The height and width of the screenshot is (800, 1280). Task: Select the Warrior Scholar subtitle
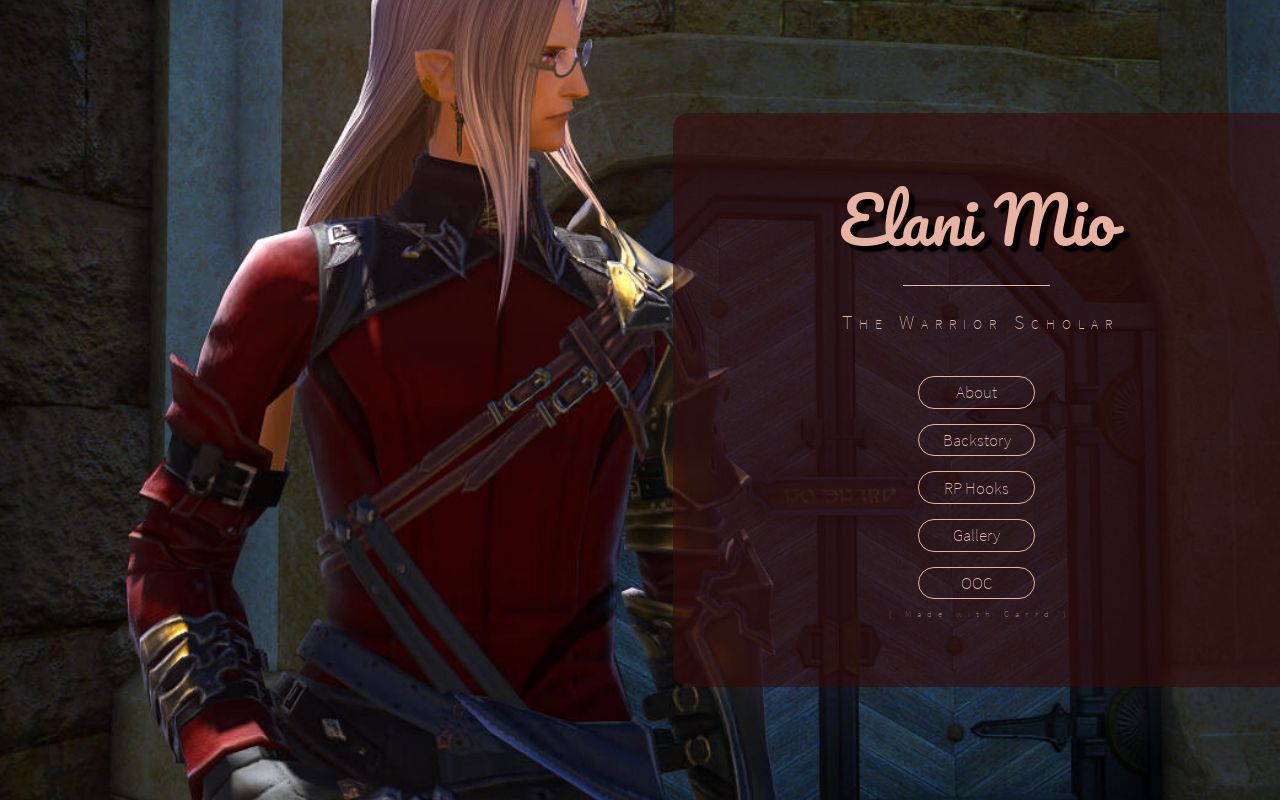[x=978, y=322]
